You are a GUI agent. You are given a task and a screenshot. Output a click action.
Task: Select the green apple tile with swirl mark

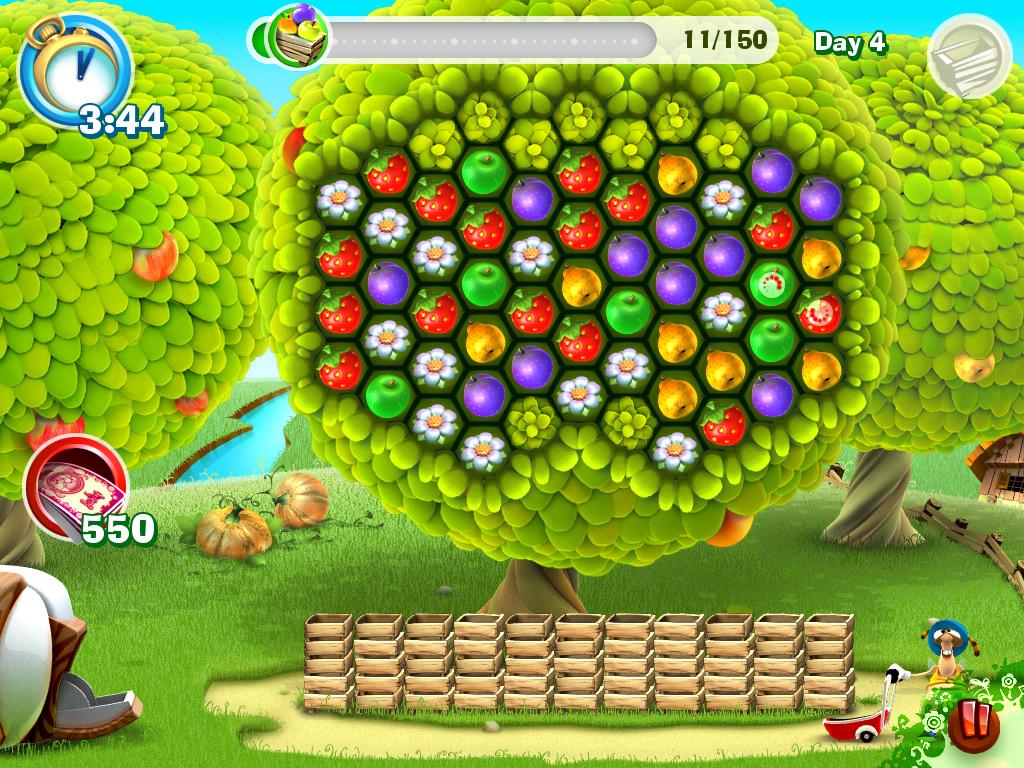tap(771, 286)
